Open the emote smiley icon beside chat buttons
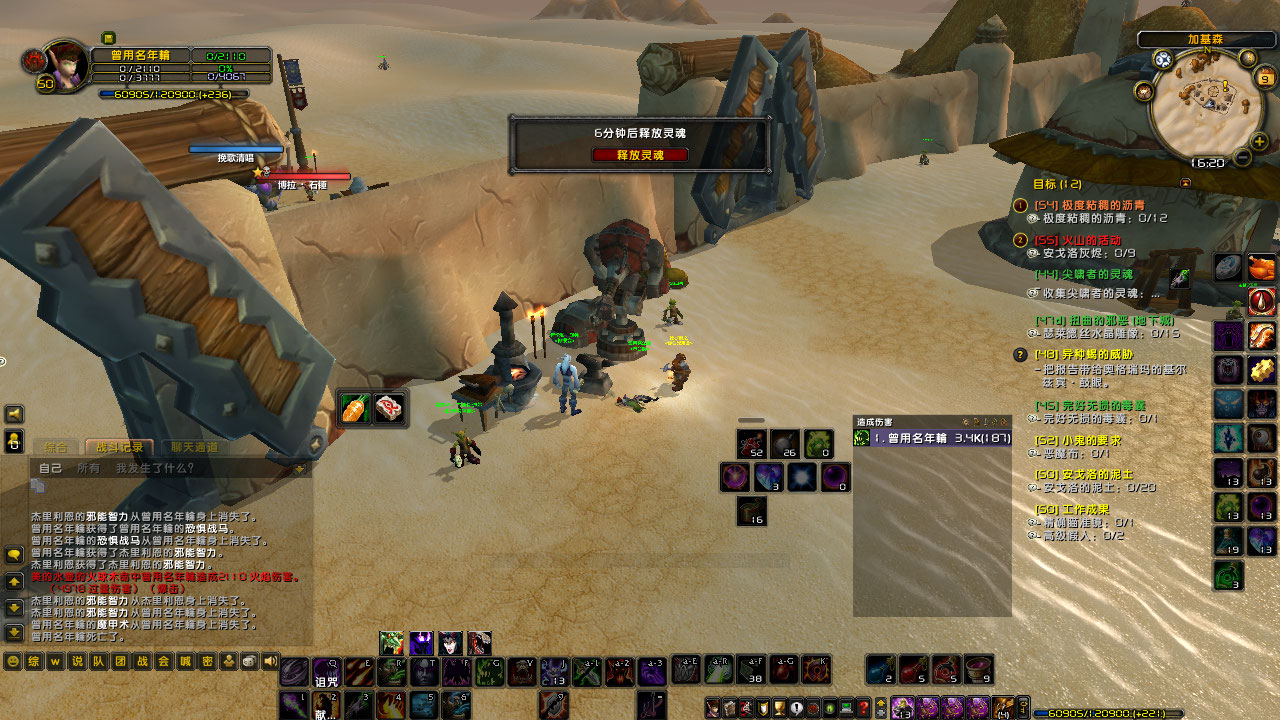 [13, 663]
